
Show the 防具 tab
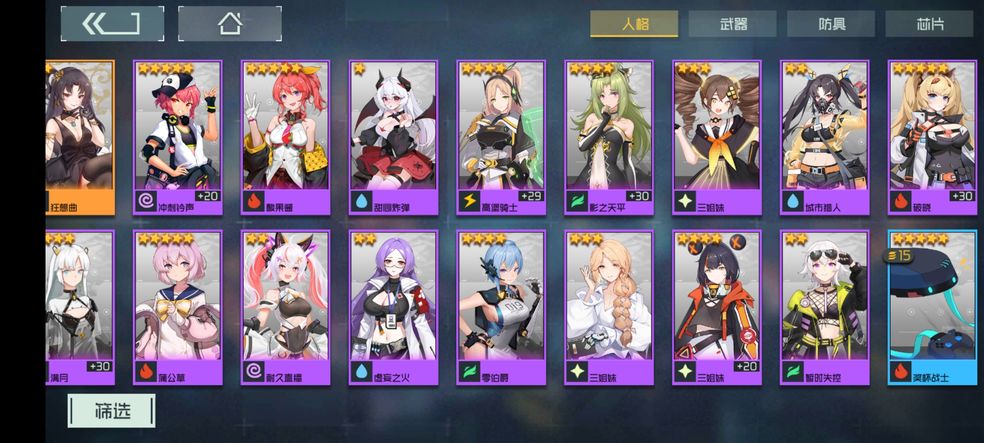click(x=831, y=24)
